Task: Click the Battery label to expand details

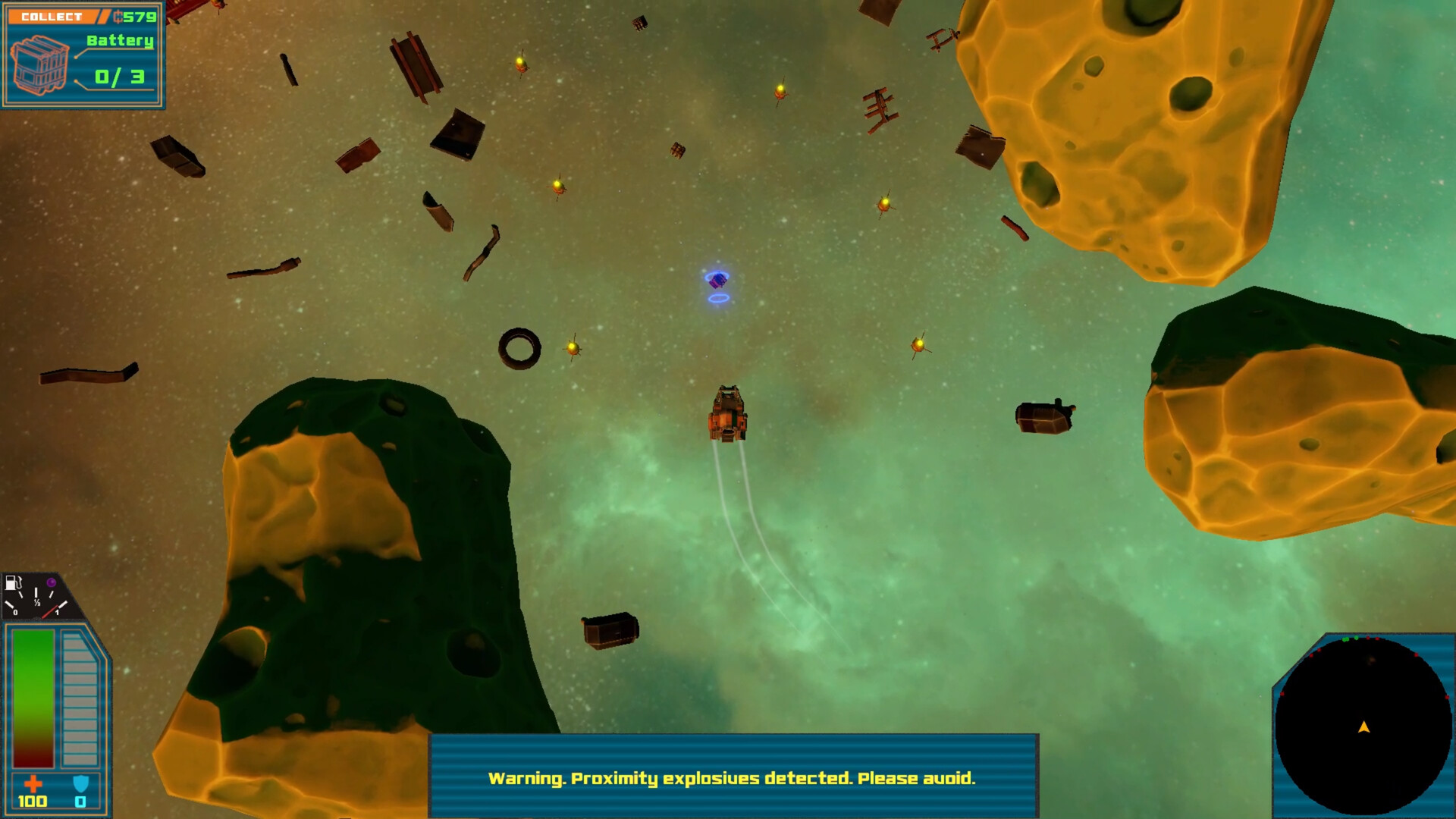Action: click(x=121, y=42)
